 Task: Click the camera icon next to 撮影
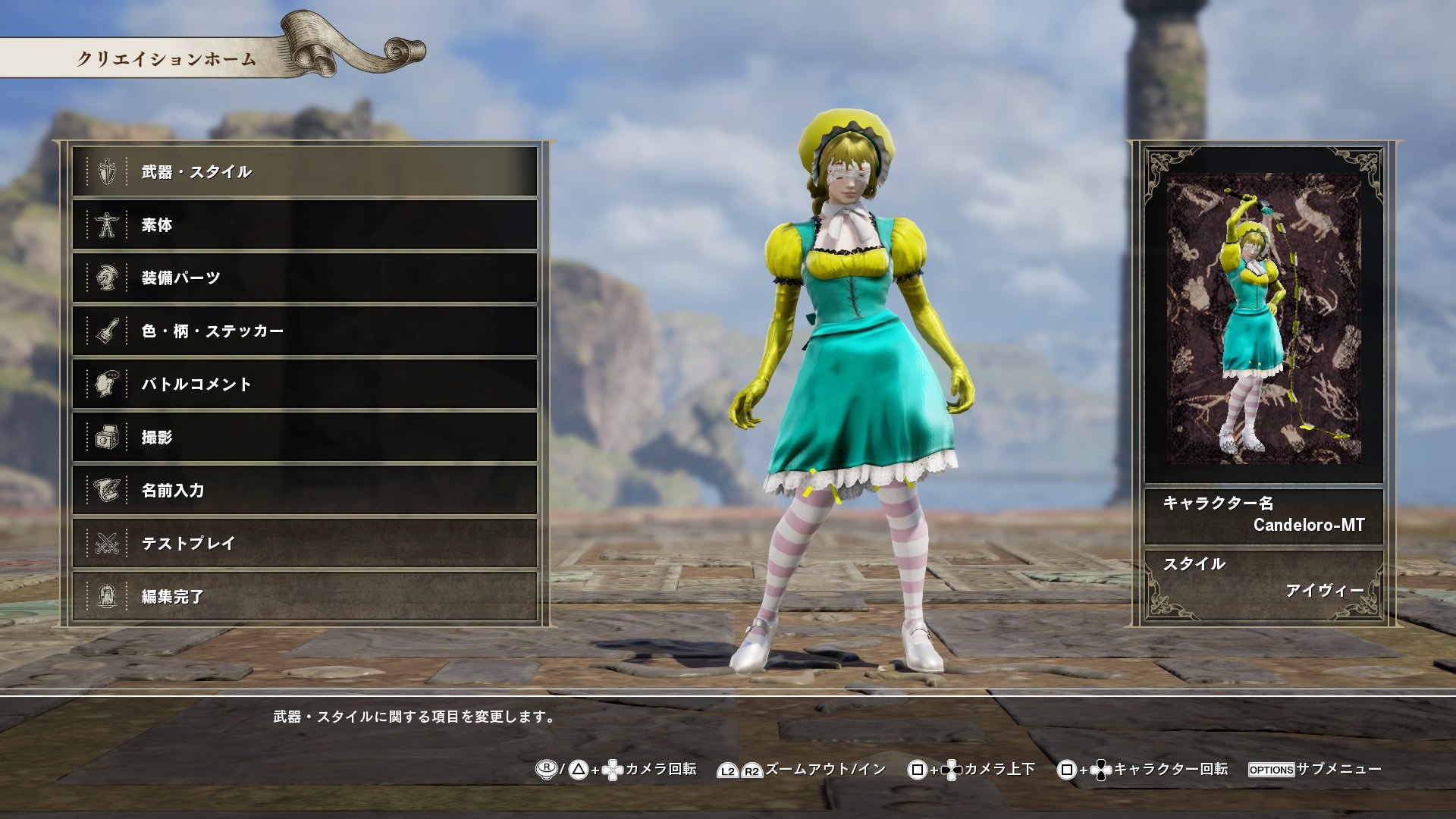(107, 437)
